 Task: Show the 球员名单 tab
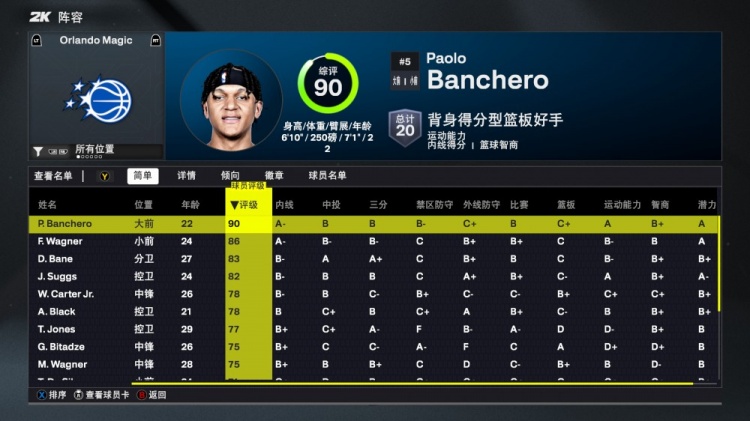click(x=327, y=176)
